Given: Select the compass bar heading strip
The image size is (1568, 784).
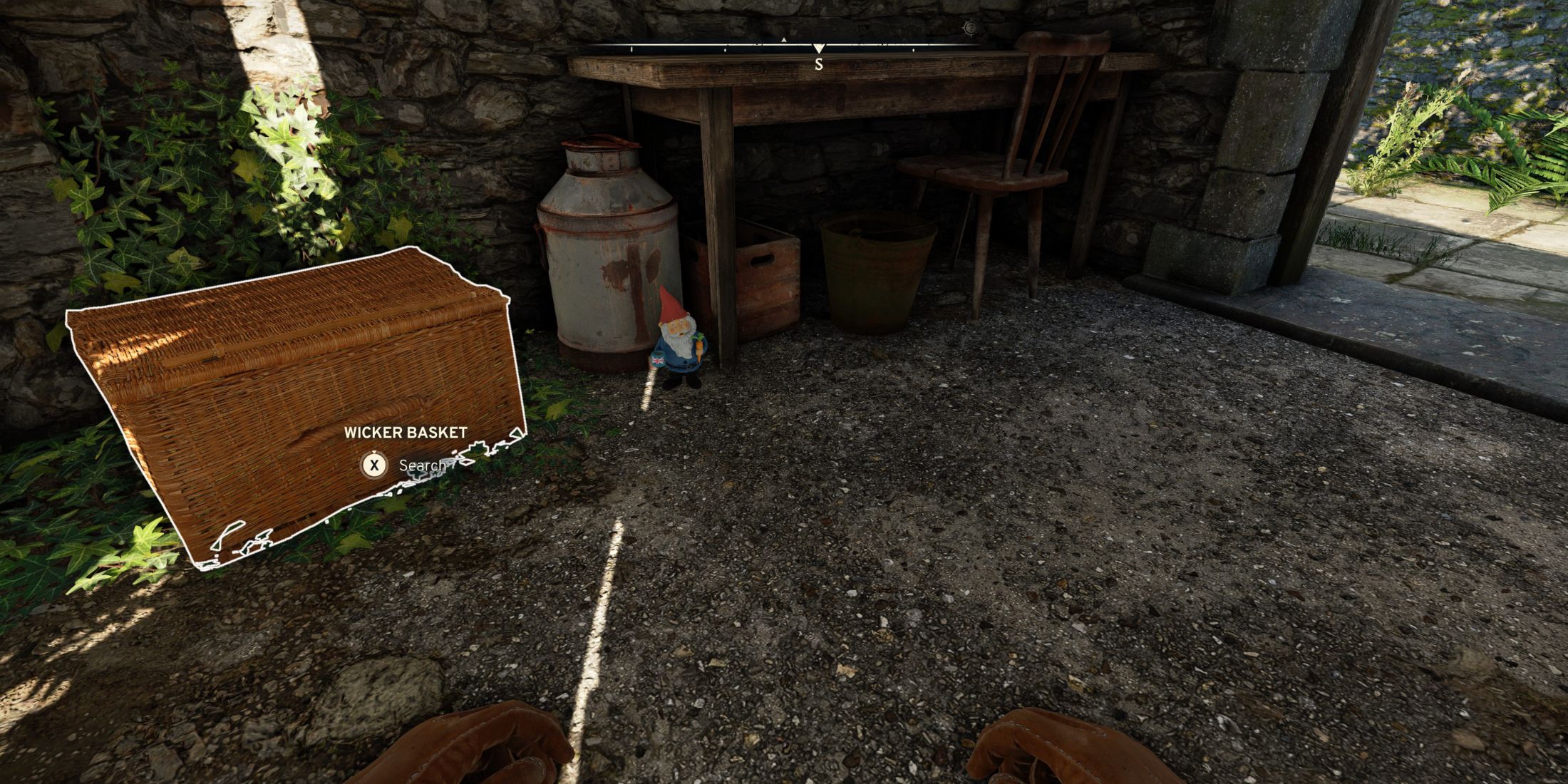Looking at the screenshot, I should click(x=713, y=46).
